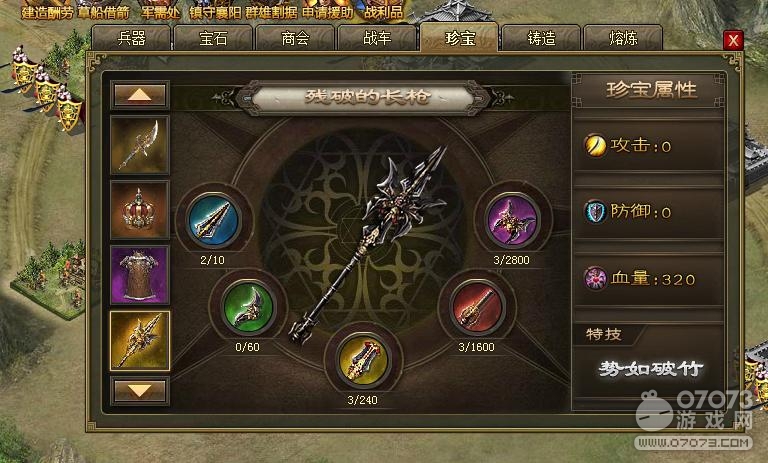Switch to the 战车 tab
This screenshot has height=463, width=768.
pyautogui.click(x=376, y=39)
